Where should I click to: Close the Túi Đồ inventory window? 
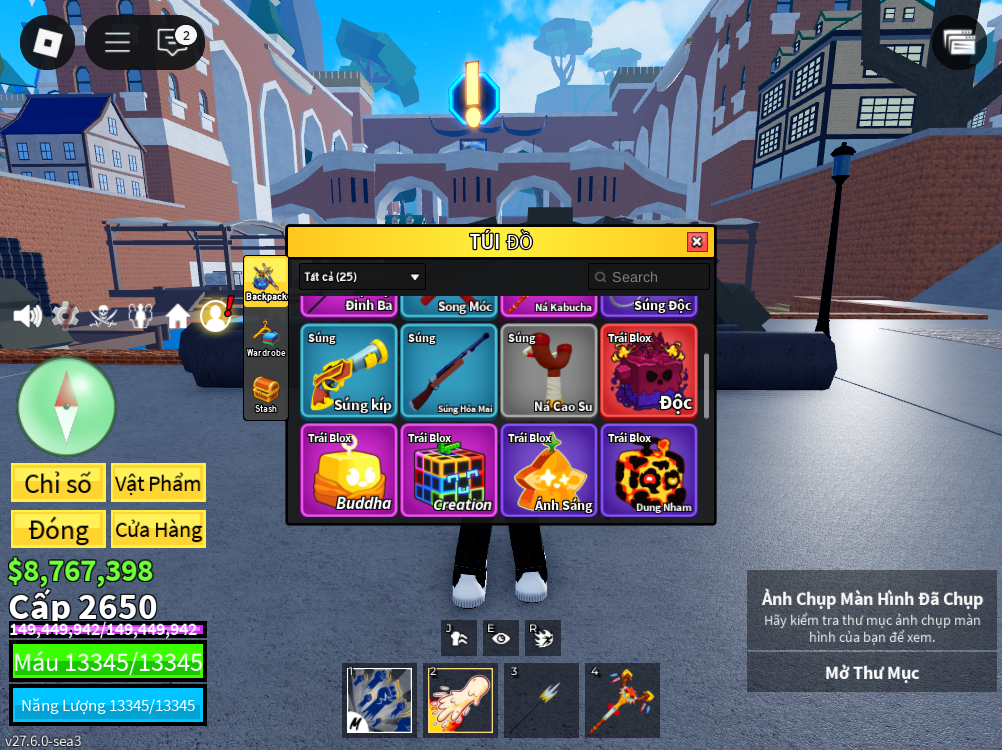(697, 242)
